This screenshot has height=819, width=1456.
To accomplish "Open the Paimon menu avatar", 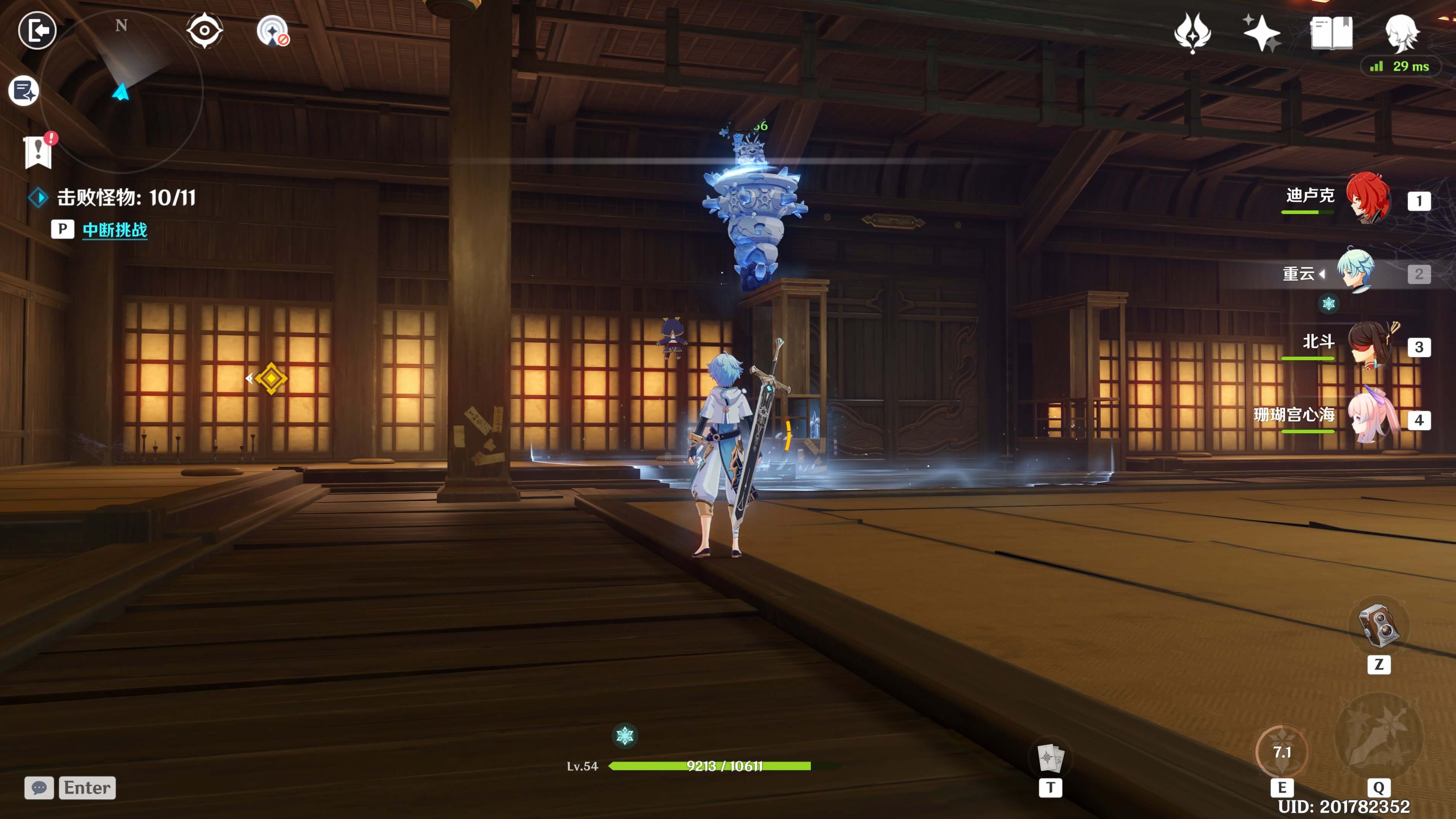I will coord(1402,33).
